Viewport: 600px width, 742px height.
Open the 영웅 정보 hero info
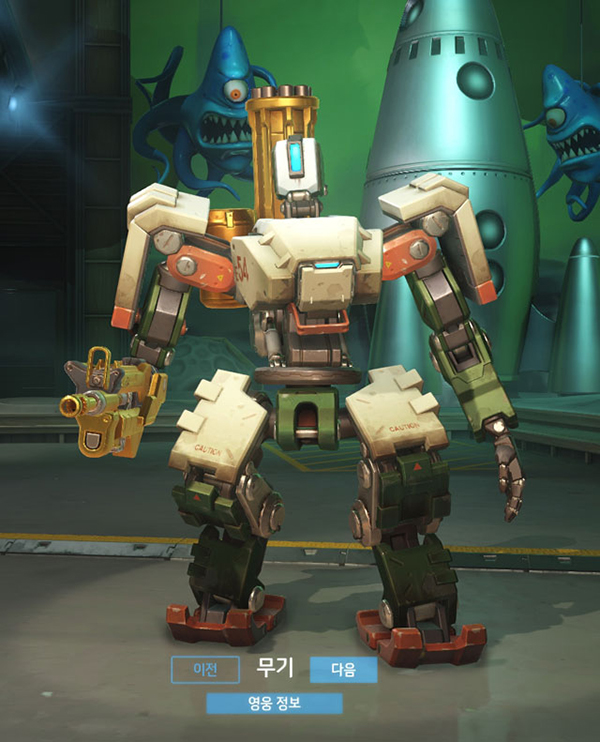click(x=274, y=703)
